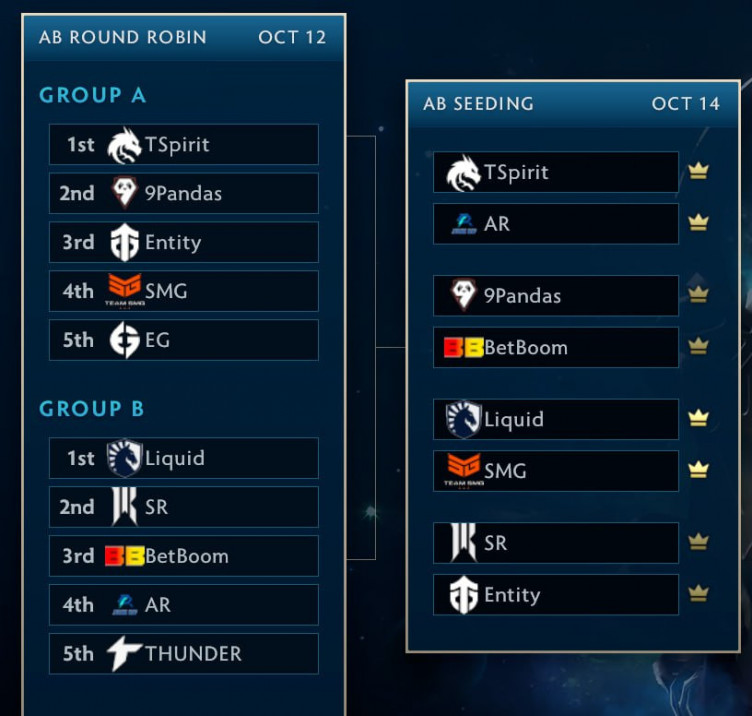Image resolution: width=752 pixels, height=716 pixels.
Task: Select the 5th place EG row
Action: 184,341
